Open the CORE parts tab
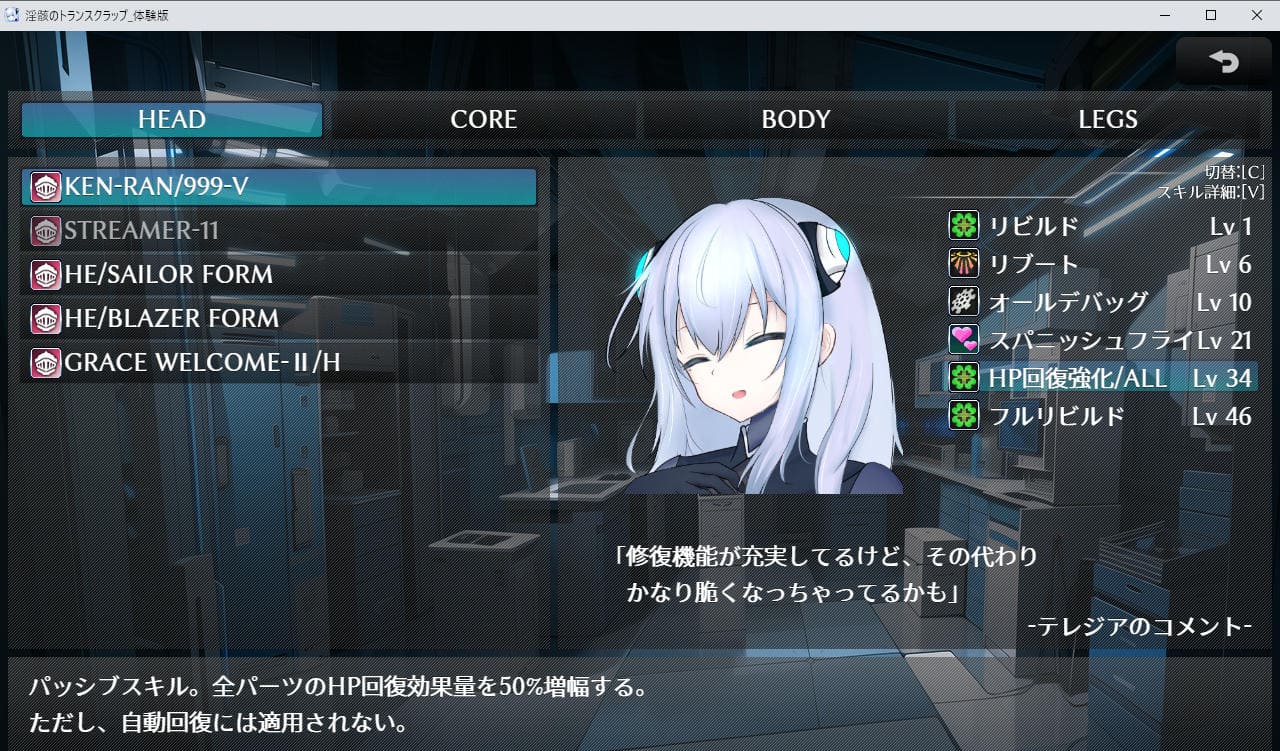The width and height of the screenshot is (1280, 751). (x=484, y=120)
